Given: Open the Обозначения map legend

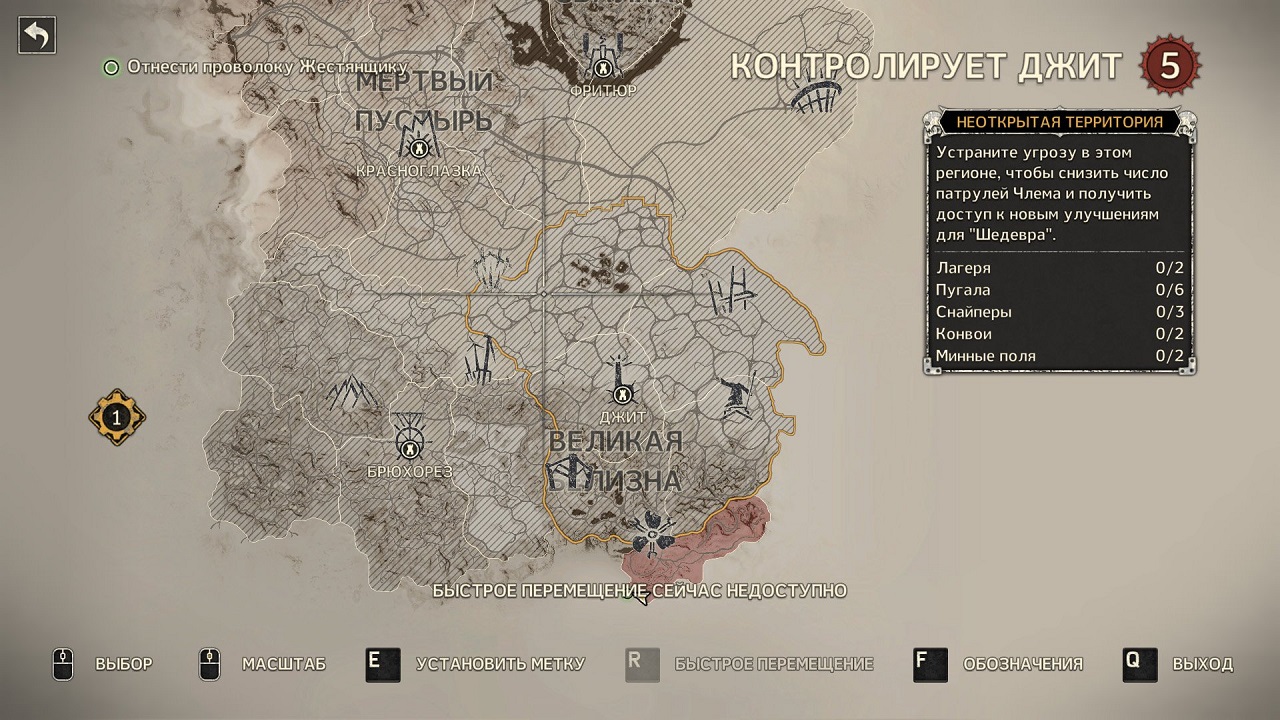Looking at the screenshot, I should point(998,664).
